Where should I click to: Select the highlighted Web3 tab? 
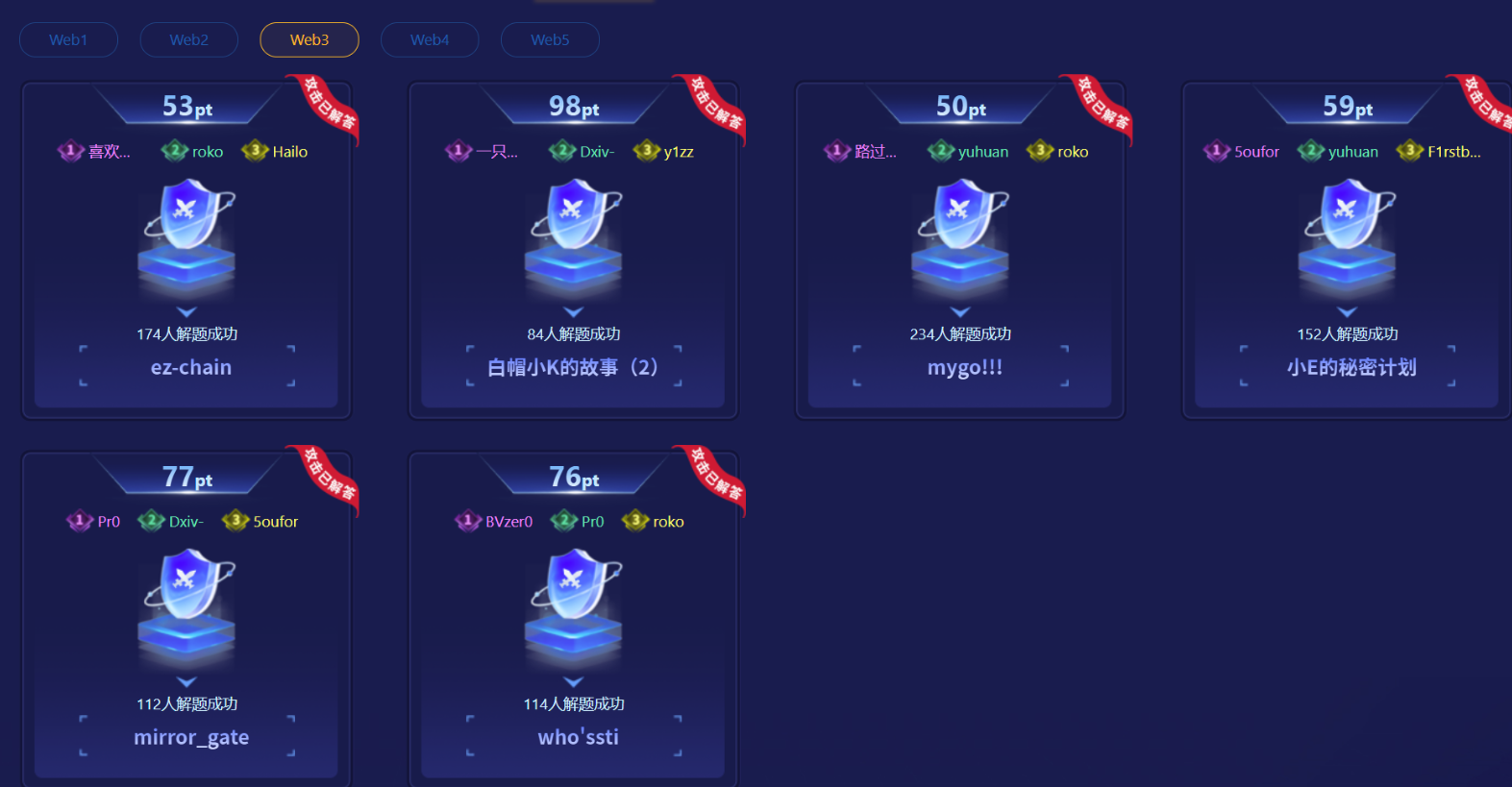(x=310, y=40)
